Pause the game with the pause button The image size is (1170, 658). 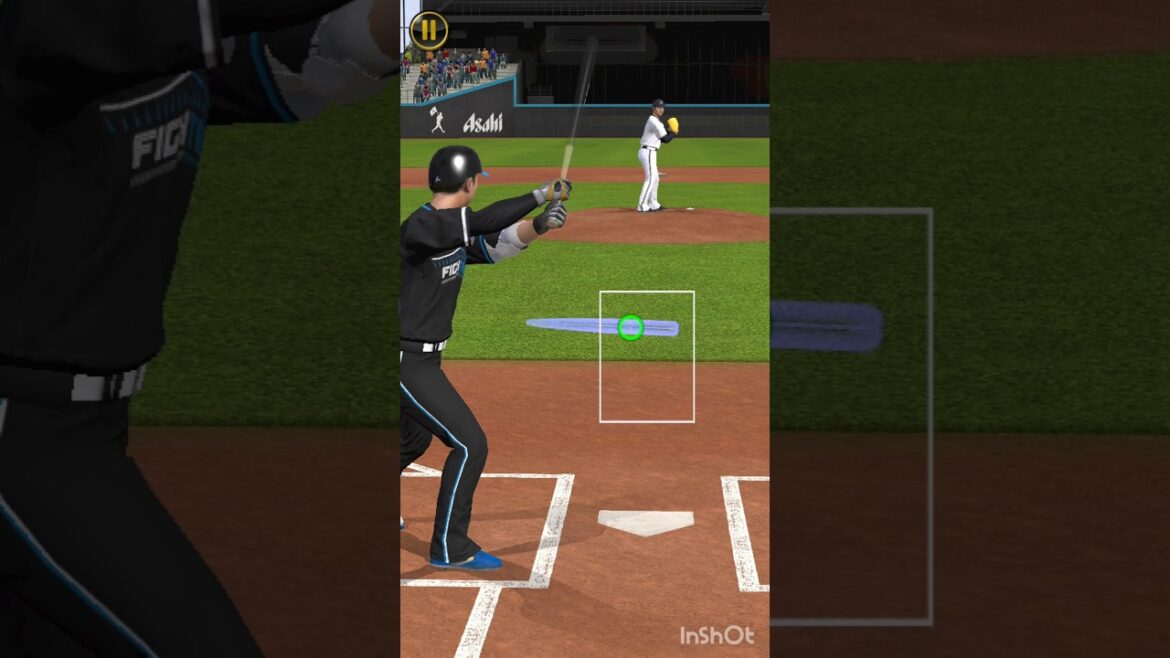[428, 30]
